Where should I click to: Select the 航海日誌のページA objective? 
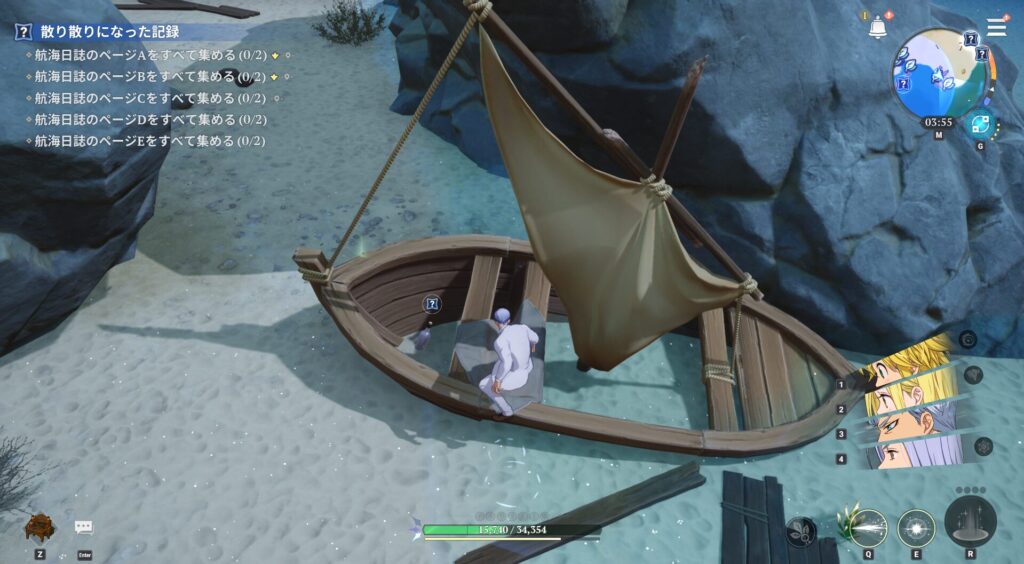pos(150,54)
